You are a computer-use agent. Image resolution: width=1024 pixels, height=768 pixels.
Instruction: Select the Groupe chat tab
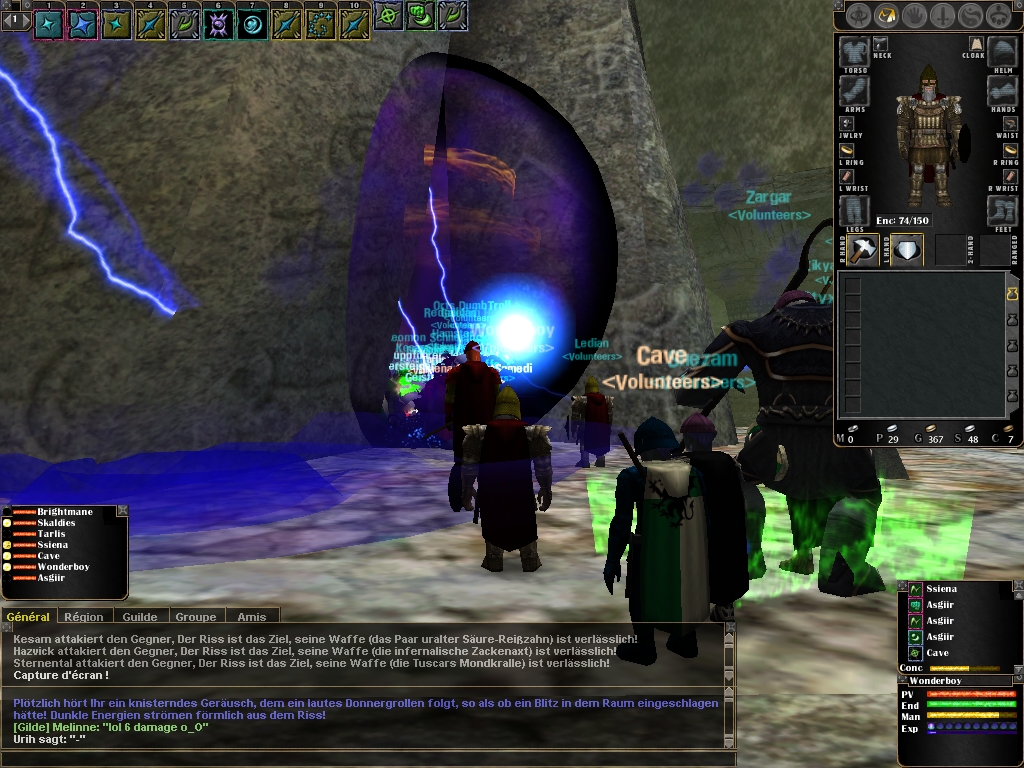[x=196, y=617]
